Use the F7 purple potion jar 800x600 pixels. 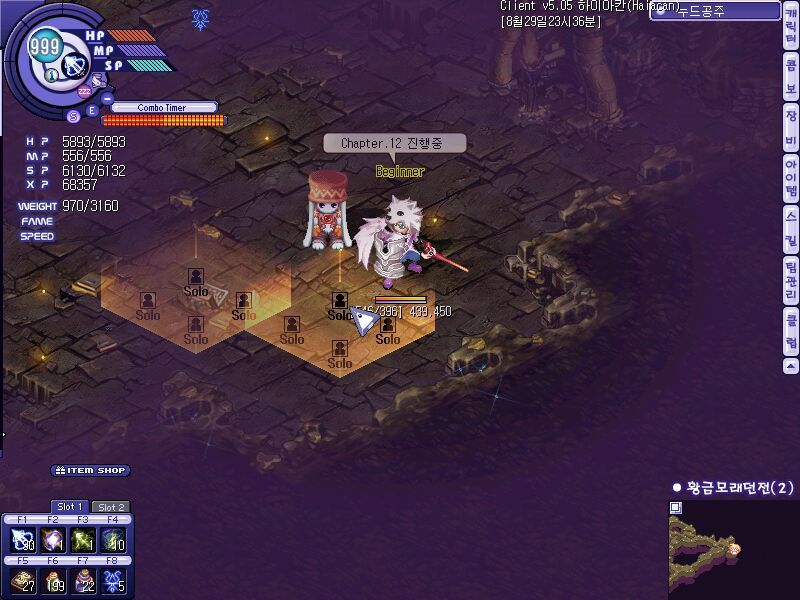click(83, 581)
